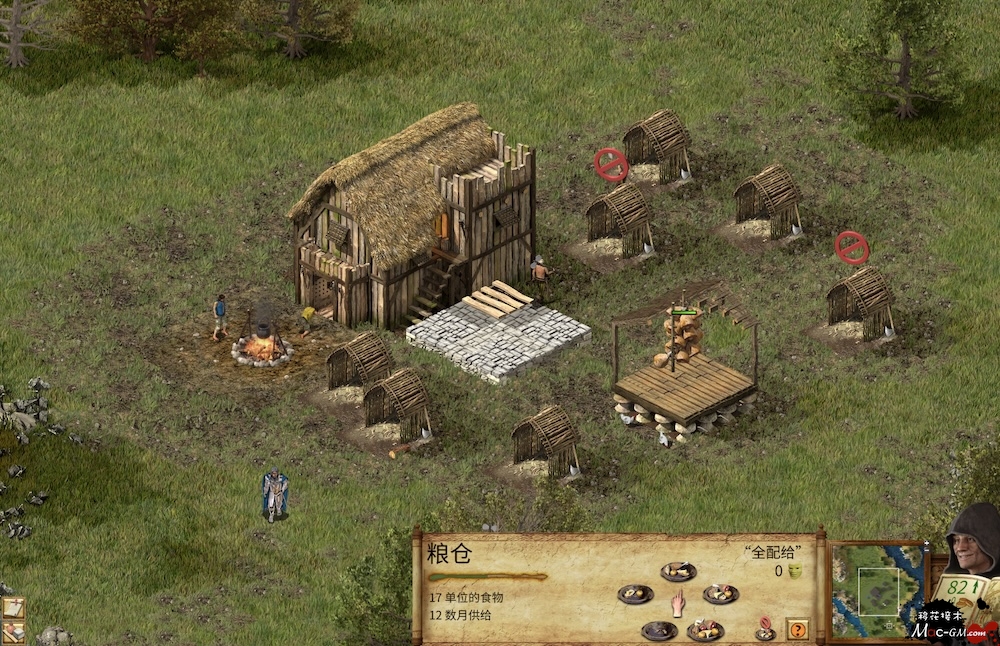Click the pointing hand ration indicator
Screen dimensions: 1000x646
[x=678, y=602]
